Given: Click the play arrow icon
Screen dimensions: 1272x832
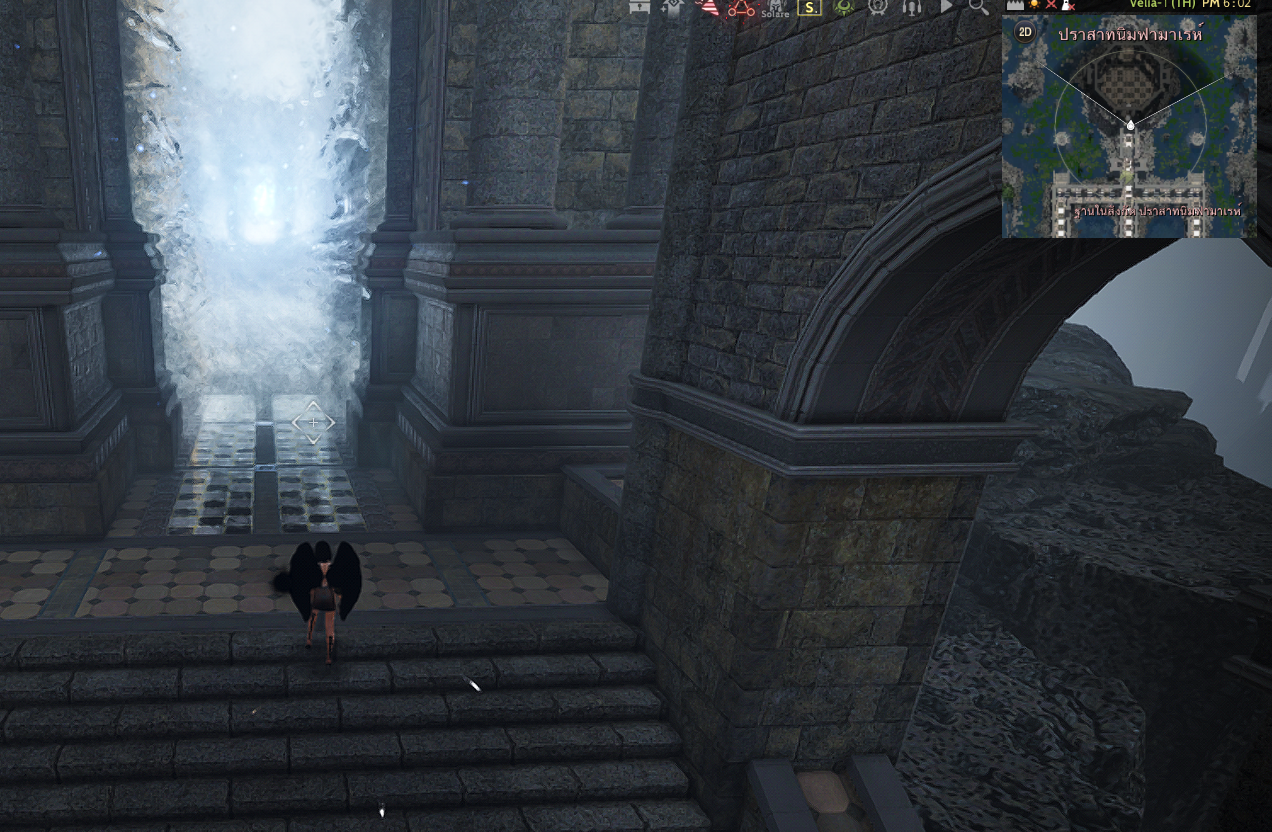Looking at the screenshot, I should [x=946, y=7].
